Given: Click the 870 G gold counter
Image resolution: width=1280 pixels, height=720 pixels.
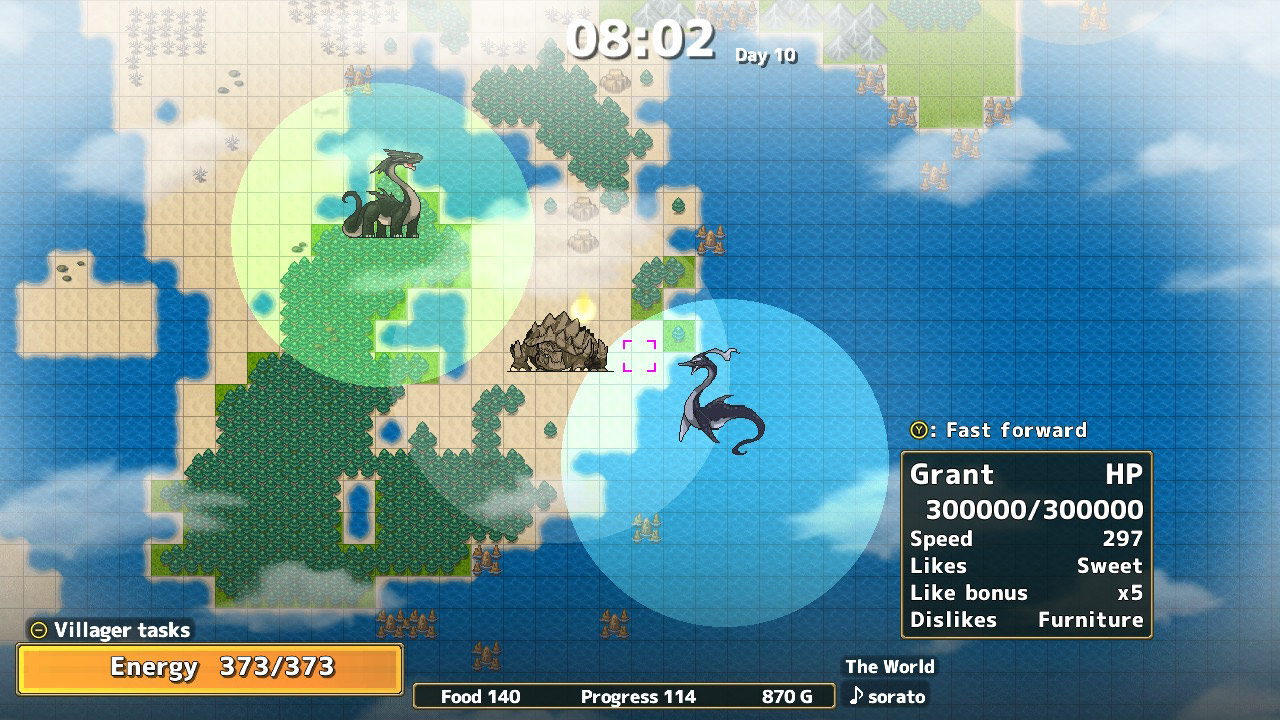Looking at the screenshot, I should pyautogui.click(x=786, y=696).
